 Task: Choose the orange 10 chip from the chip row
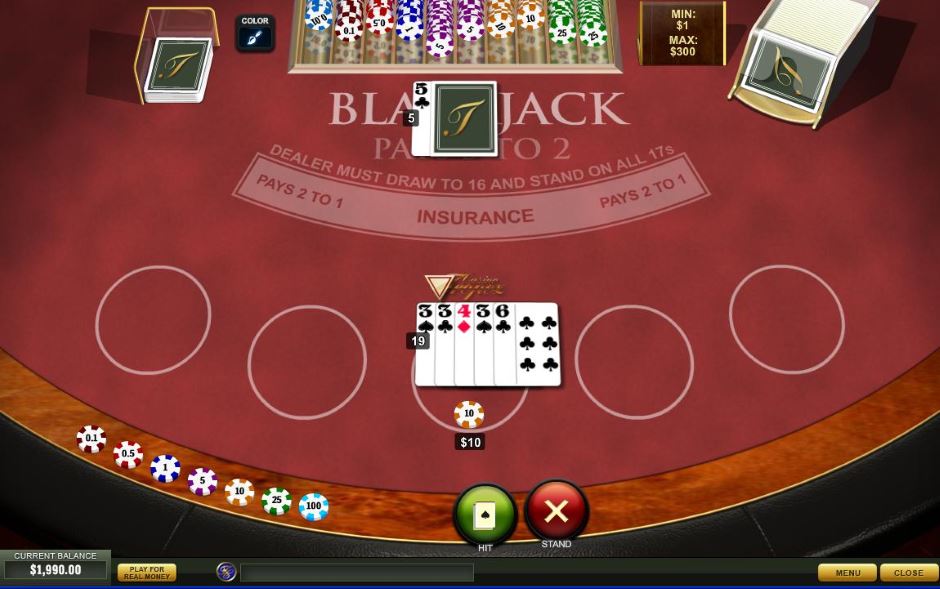pyautogui.click(x=239, y=492)
